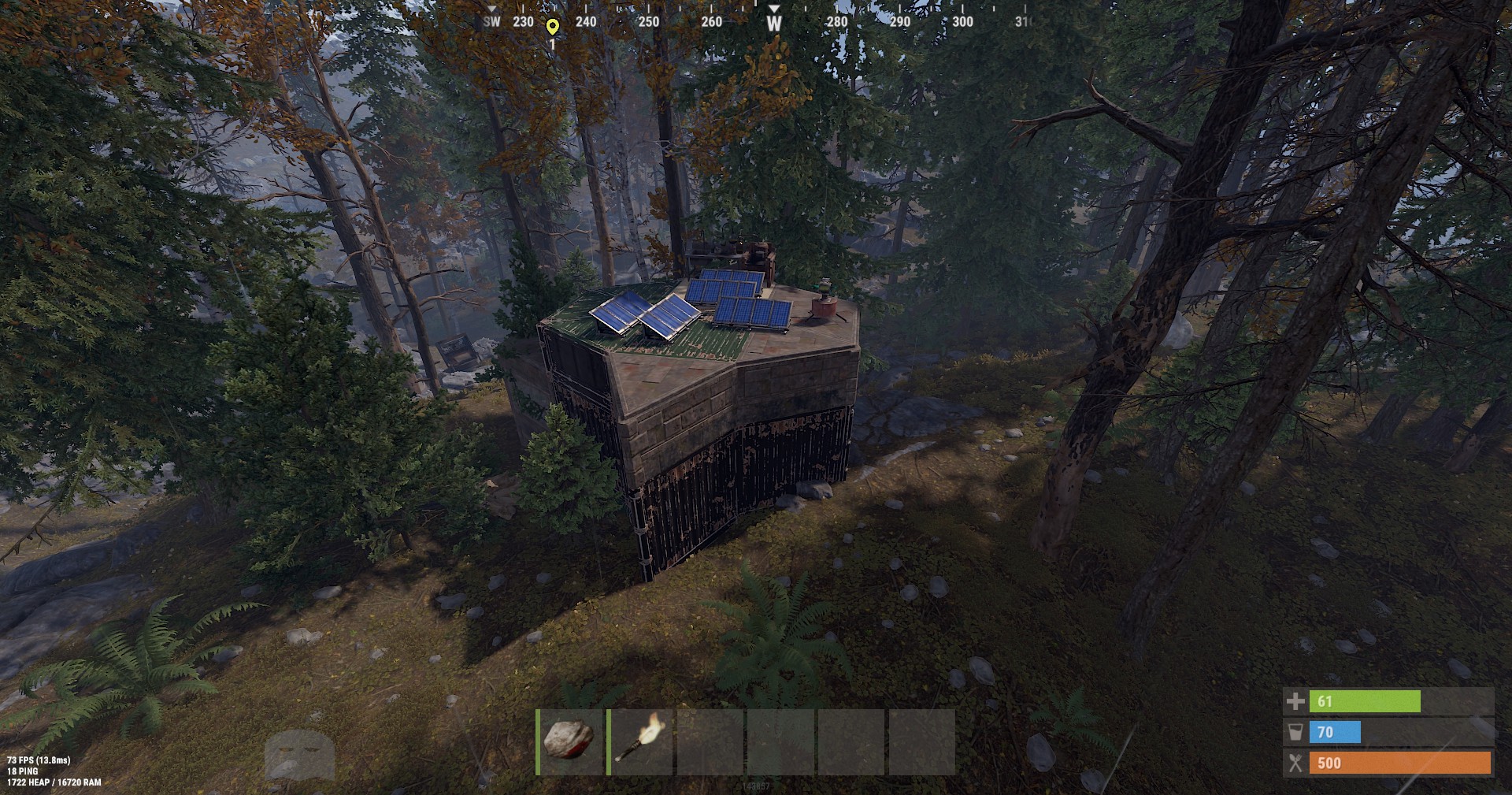Click the number 143857 below the hotbar
Screen dimensions: 1512x795
[x=756, y=785]
